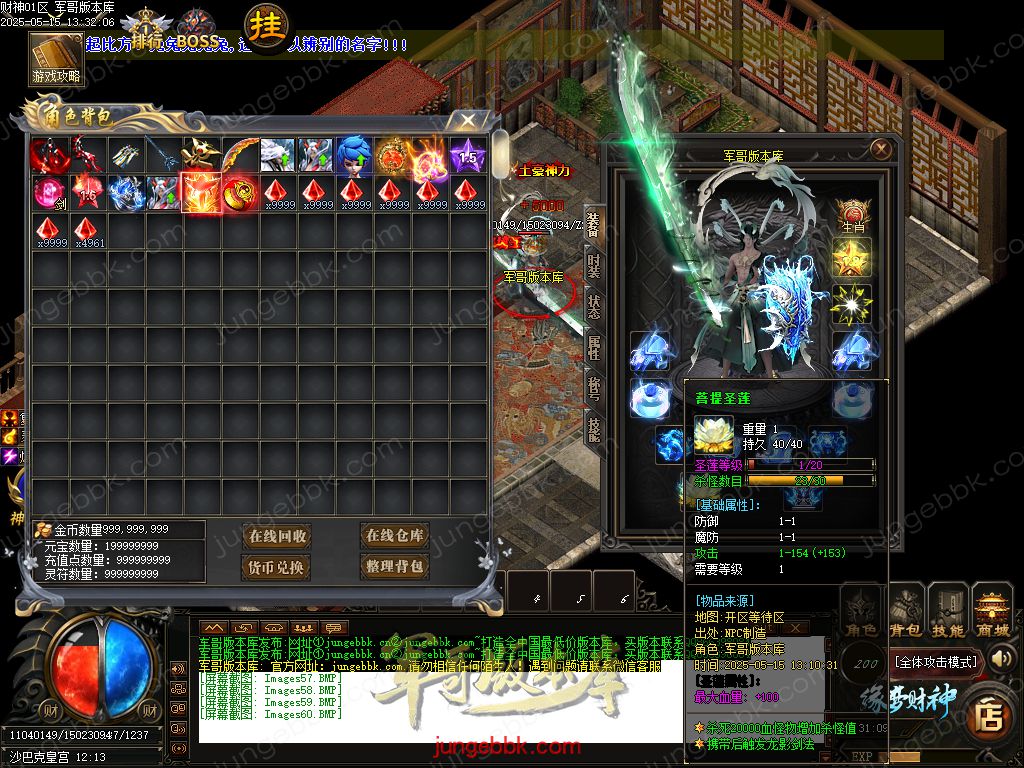Choose the purple 1.5 star item
The height and width of the screenshot is (768, 1024).
click(467, 155)
